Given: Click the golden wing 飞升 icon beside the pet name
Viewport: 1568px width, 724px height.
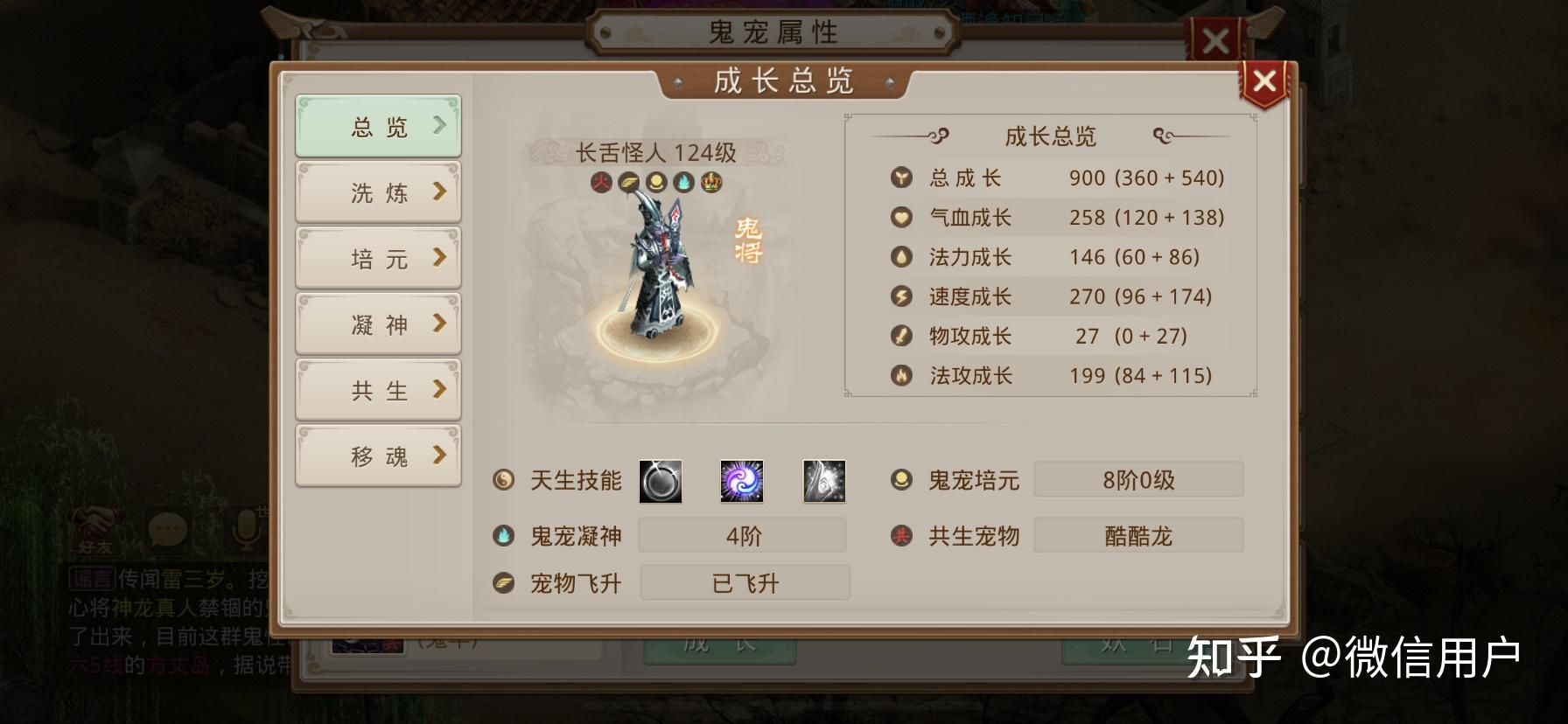Looking at the screenshot, I should 628,181.
